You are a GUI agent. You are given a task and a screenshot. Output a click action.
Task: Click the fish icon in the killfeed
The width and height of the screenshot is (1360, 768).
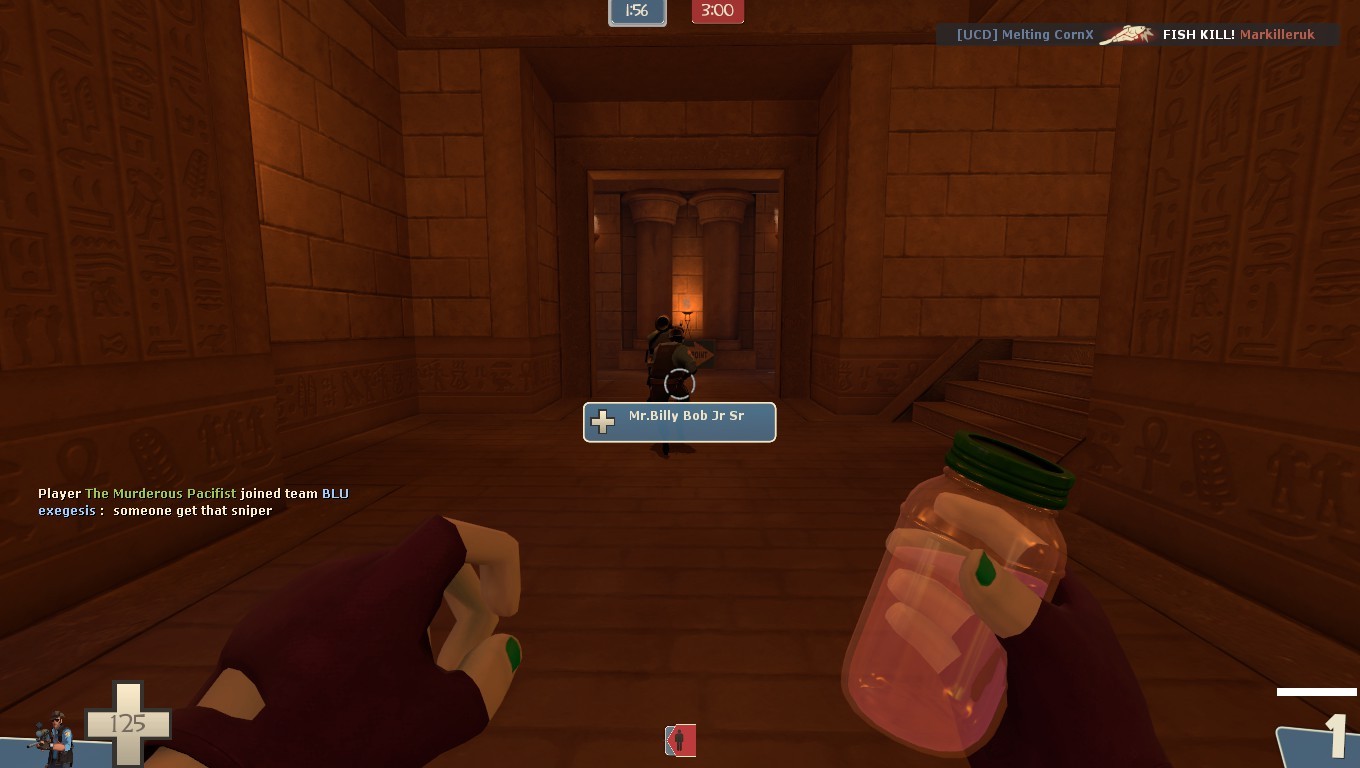[x=1127, y=33]
